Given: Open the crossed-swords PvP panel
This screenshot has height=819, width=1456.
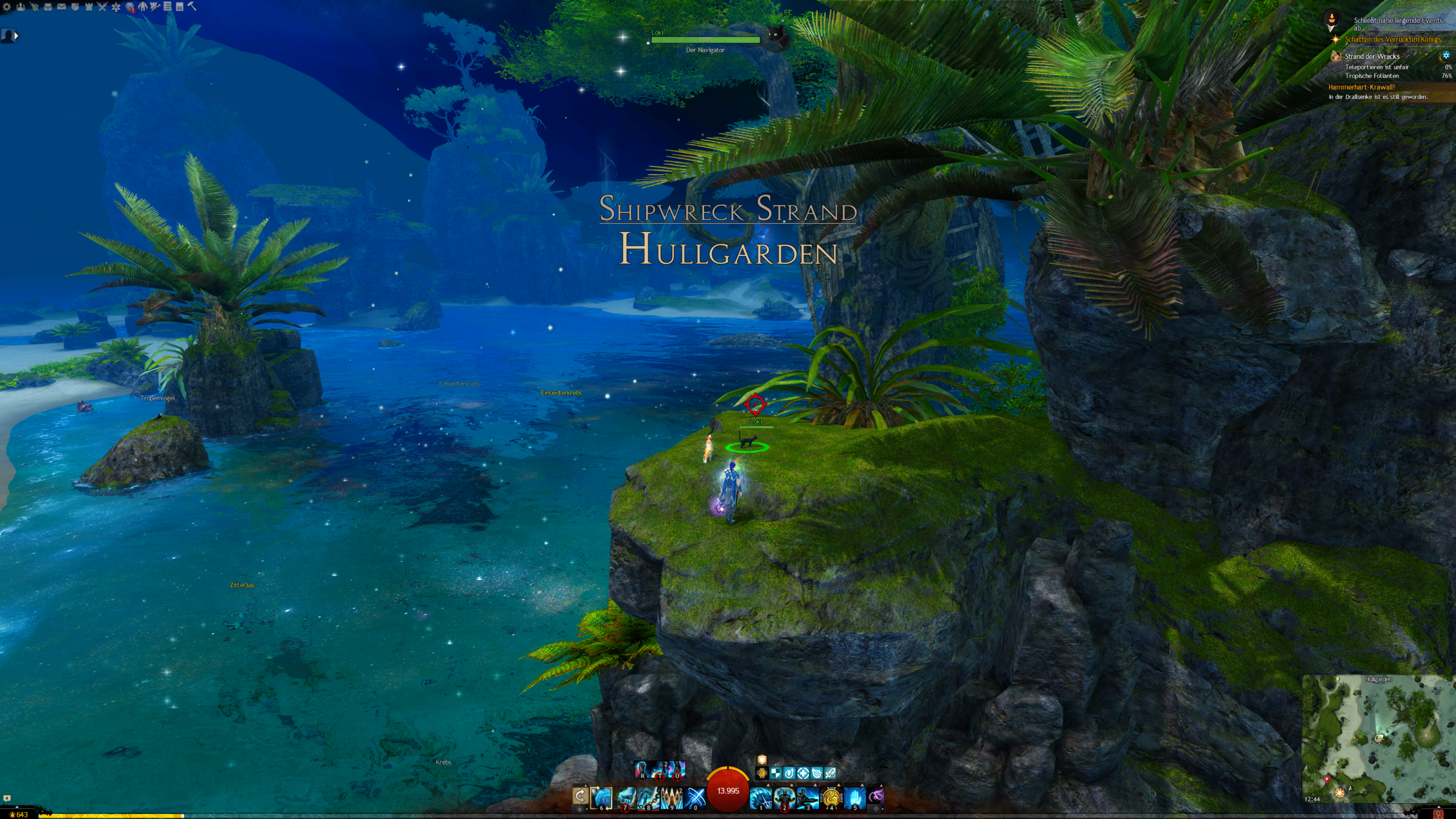Looking at the screenshot, I should point(102,7).
